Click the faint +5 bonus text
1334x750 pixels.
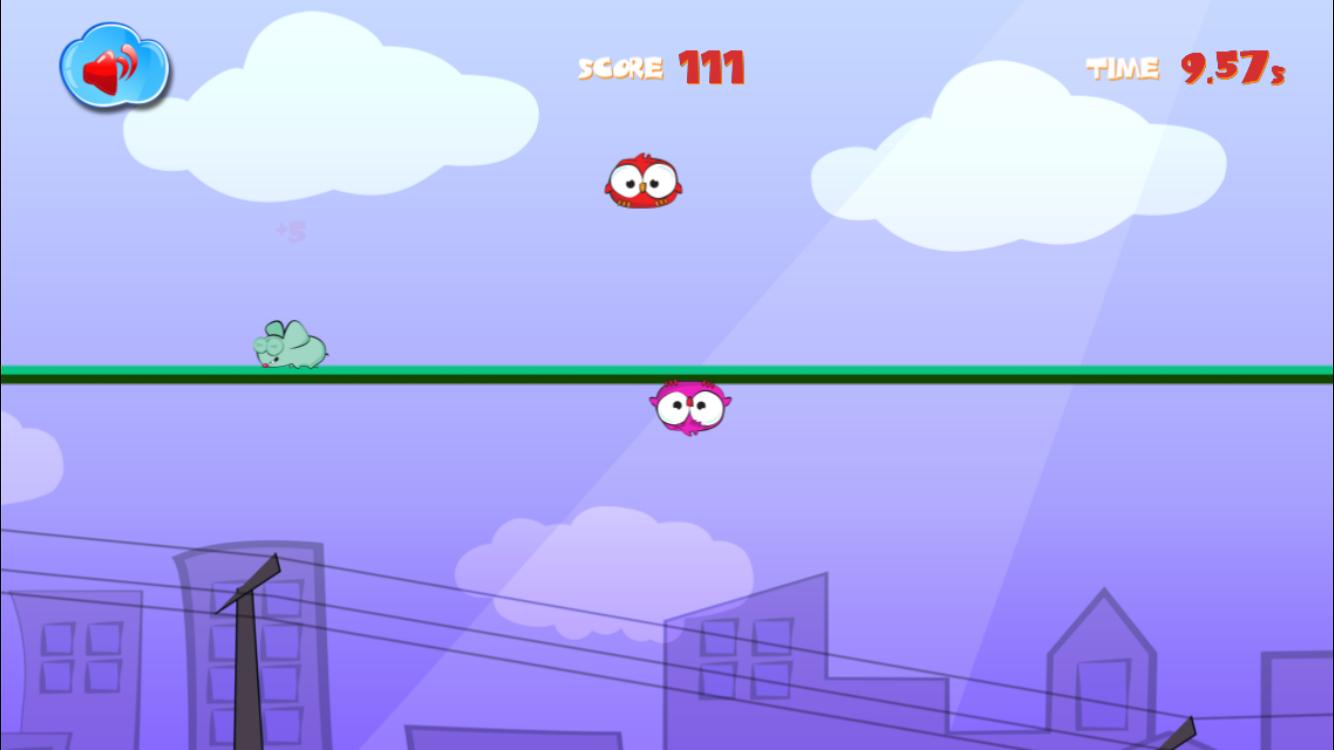point(290,230)
